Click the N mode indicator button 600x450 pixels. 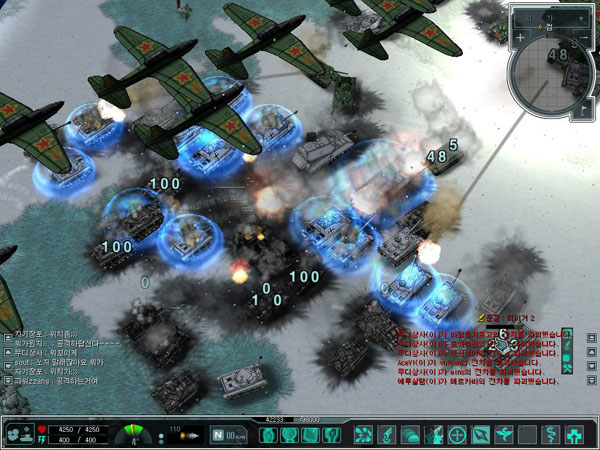pyautogui.click(x=220, y=435)
